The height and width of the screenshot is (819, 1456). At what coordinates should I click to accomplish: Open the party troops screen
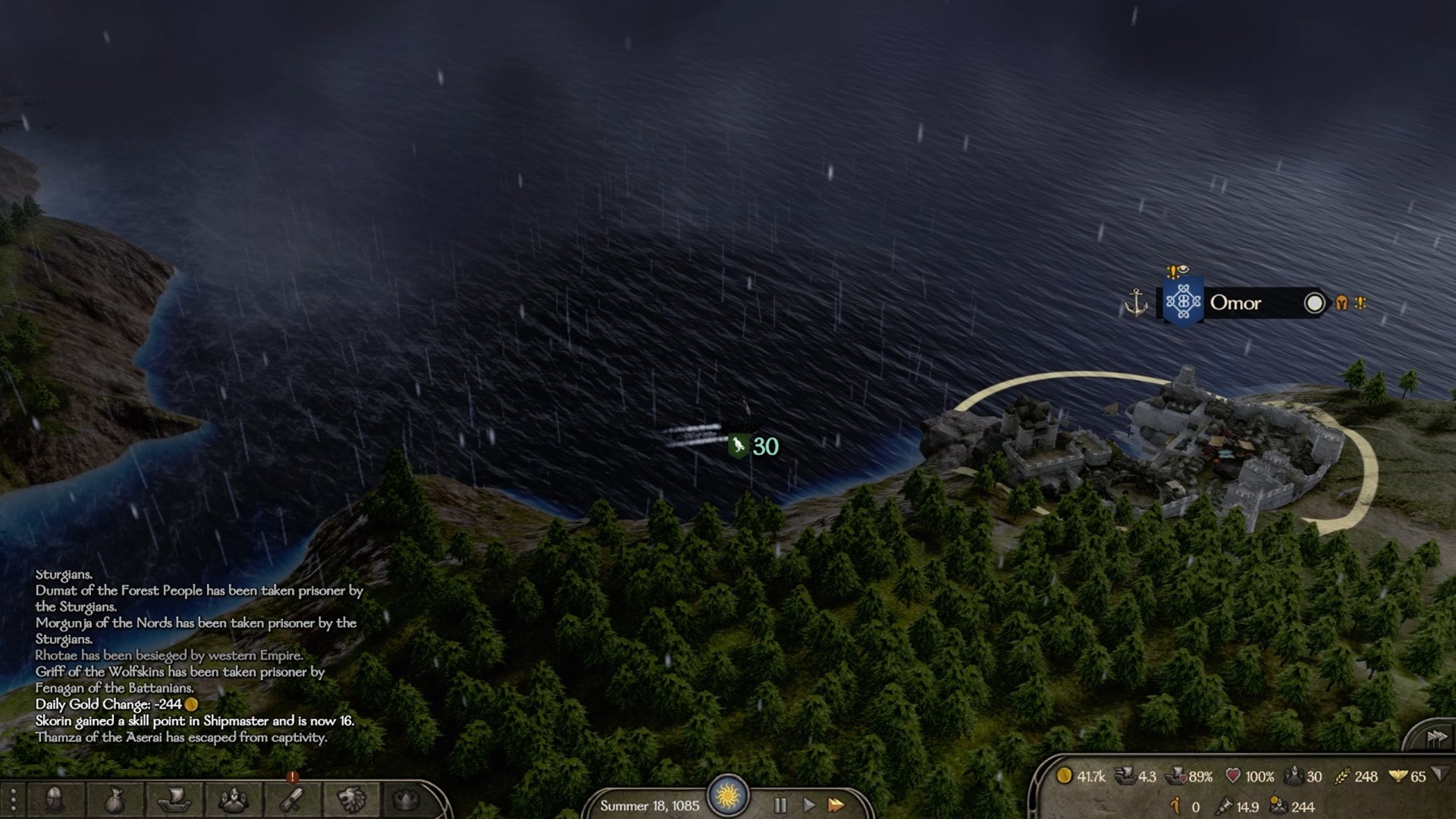[x=233, y=799]
